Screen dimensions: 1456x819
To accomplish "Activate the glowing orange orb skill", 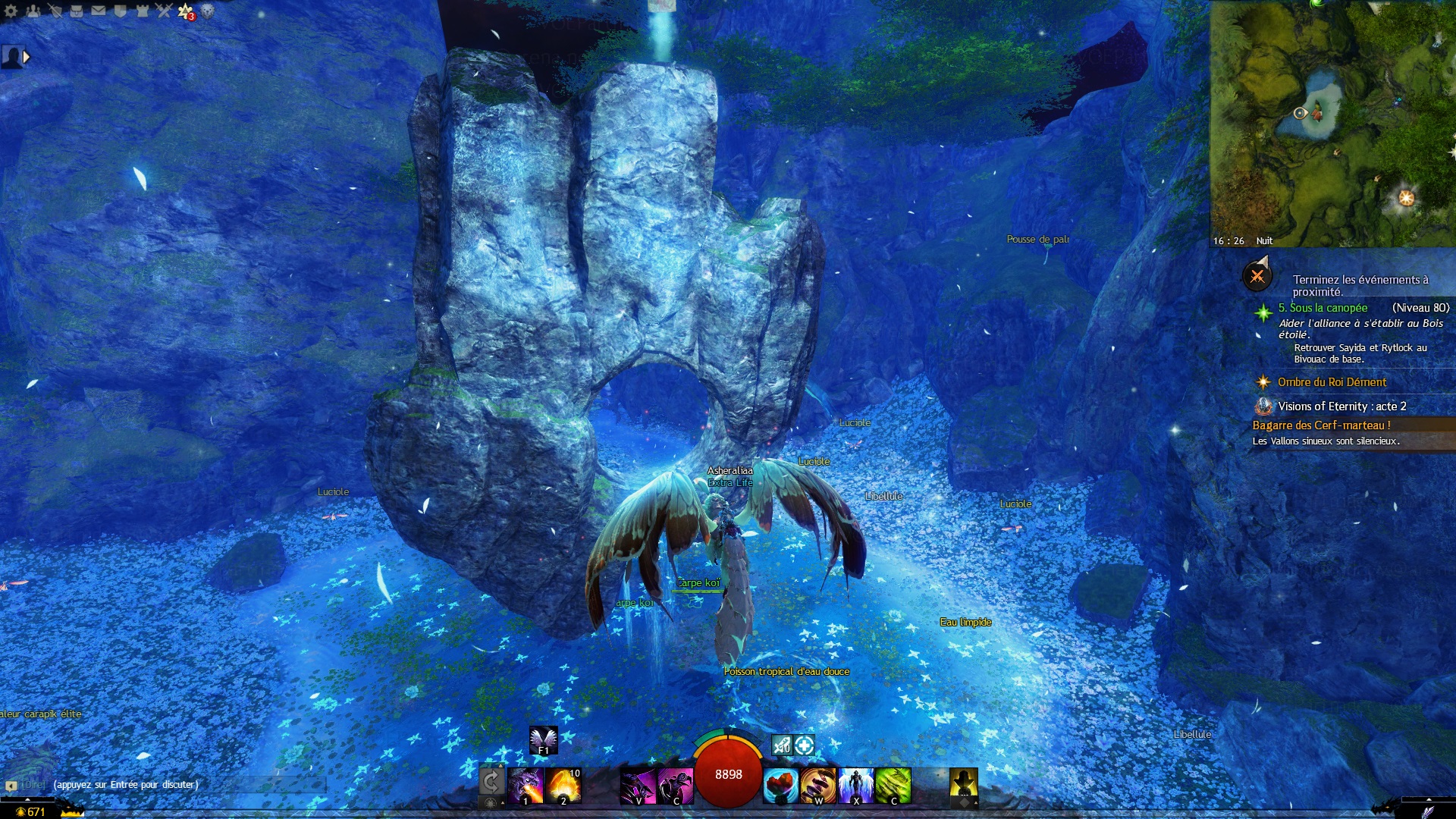I will pyautogui.click(x=563, y=786).
